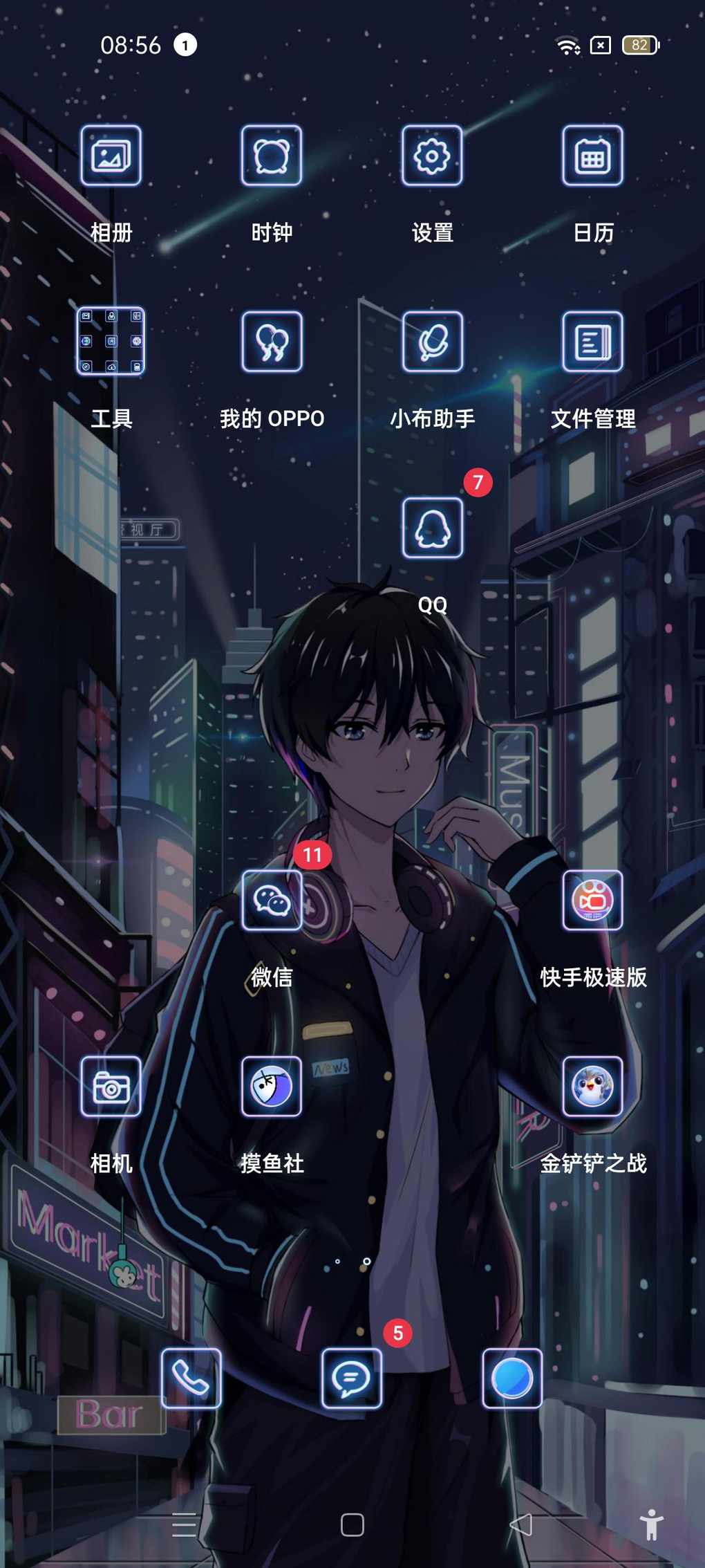The height and width of the screenshot is (1568, 705).
Task: Open the 我的 OPPO app
Action: pos(272,341)
